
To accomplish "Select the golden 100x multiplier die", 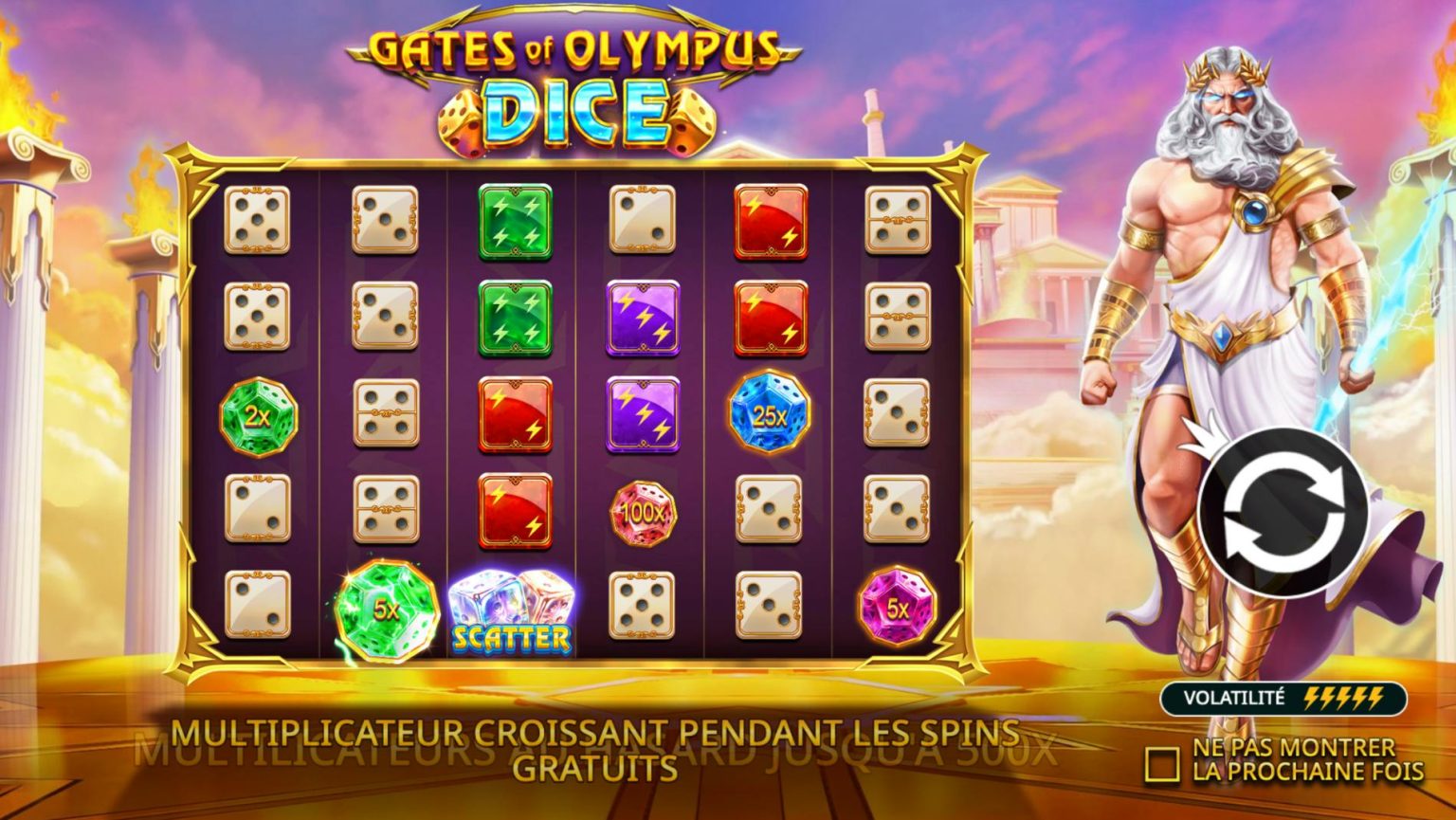I will point(645,515).
